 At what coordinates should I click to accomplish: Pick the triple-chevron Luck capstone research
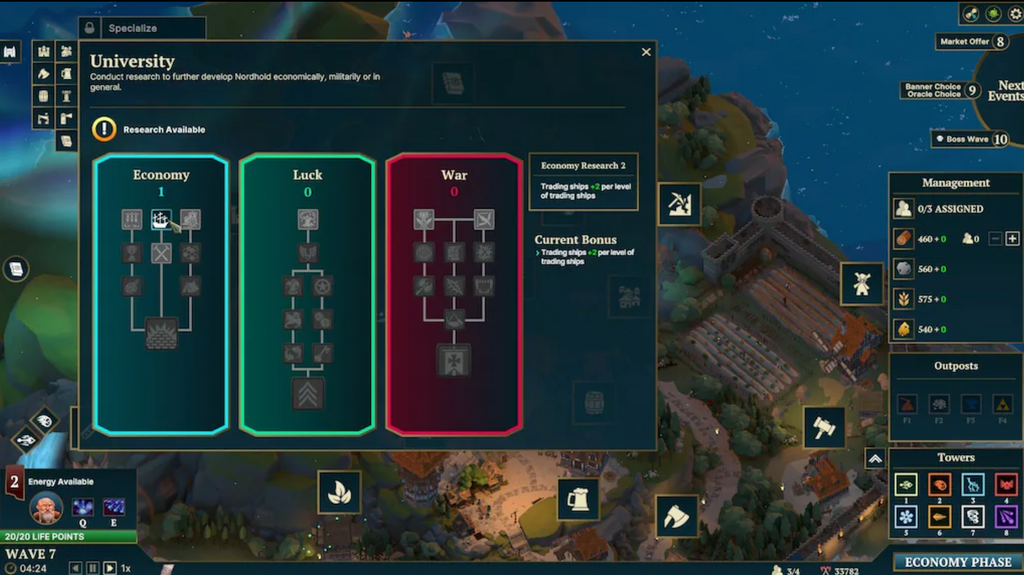(308, 393)
